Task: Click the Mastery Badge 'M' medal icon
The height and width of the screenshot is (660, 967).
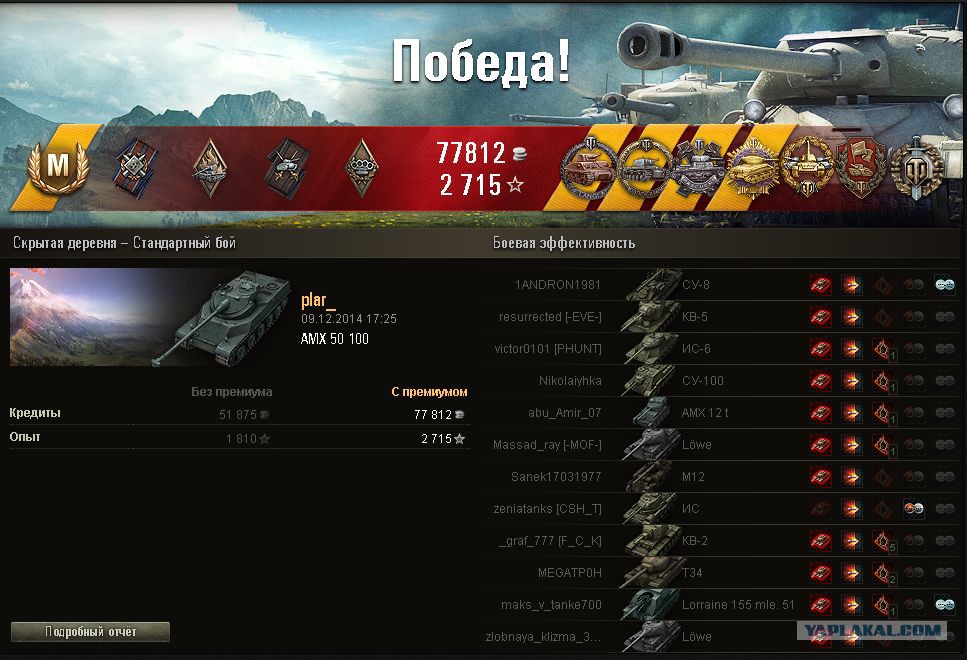Action: click(57, 167)
